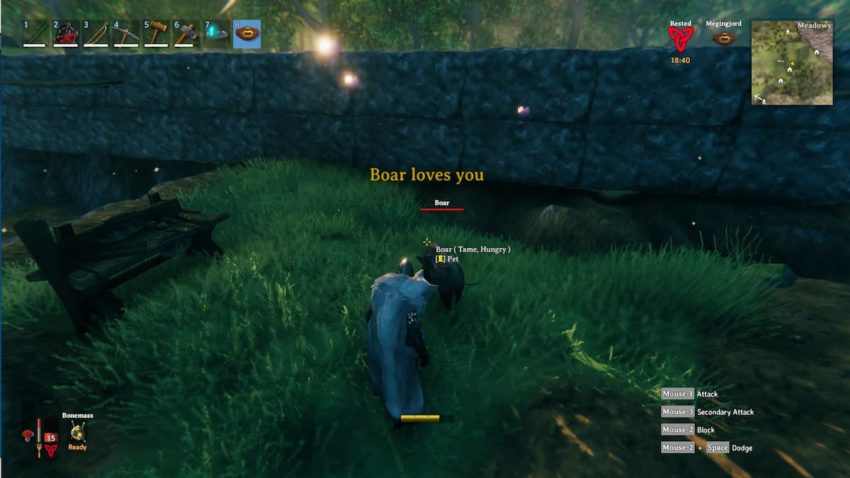Viewport: 850px width, 478px height.
Task: Select the wooden hammer in hotbar slot 5
Action: 156,34
